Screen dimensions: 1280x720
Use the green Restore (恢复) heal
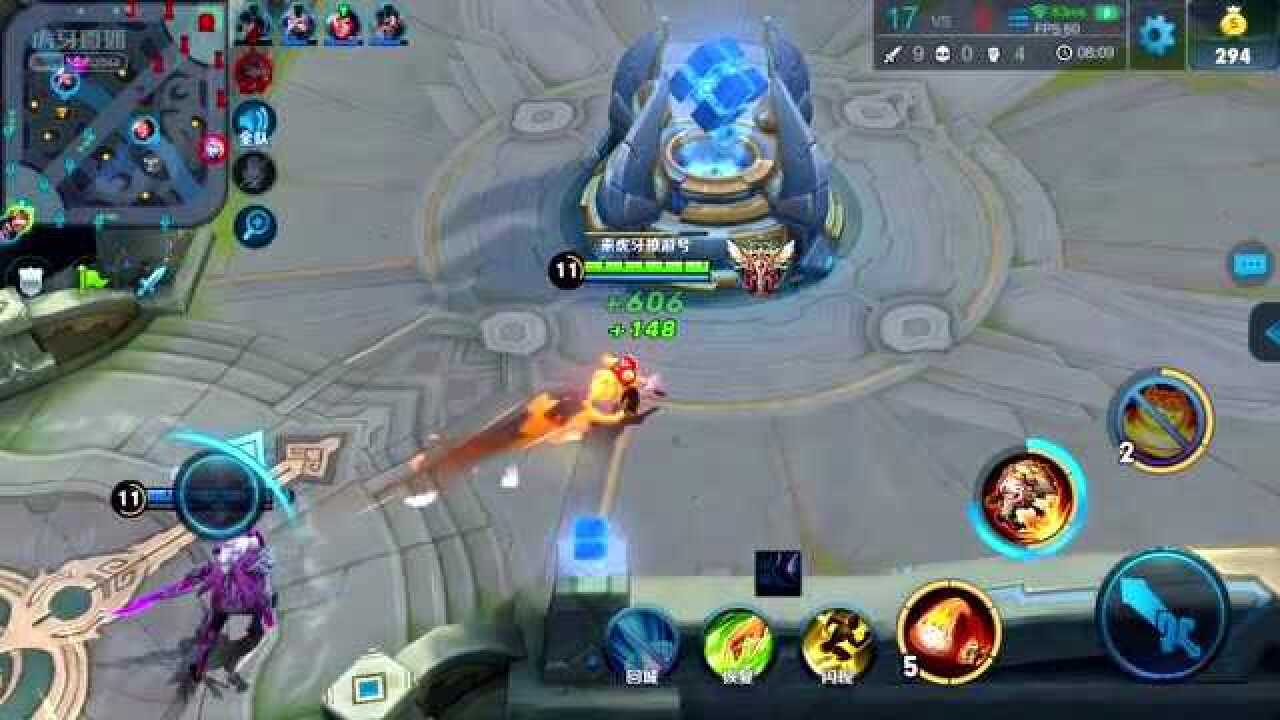[737, 643]
